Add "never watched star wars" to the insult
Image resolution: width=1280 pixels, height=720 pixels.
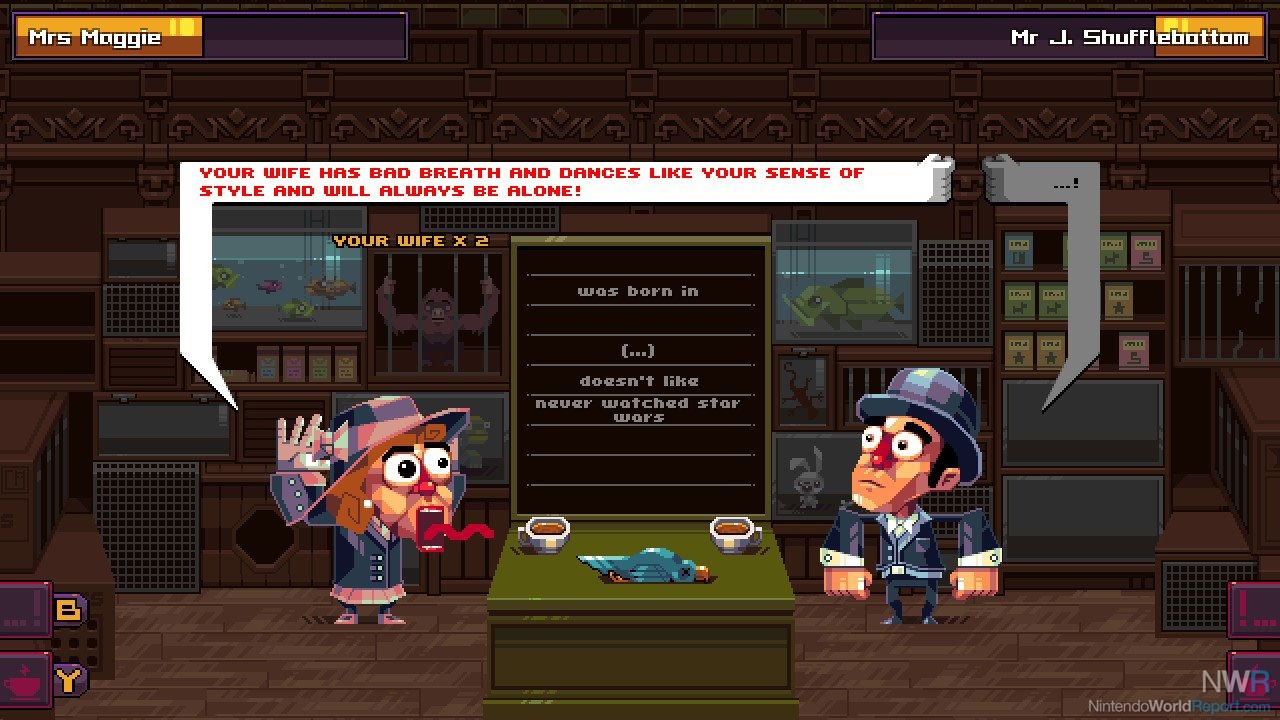tap(638, 409)
